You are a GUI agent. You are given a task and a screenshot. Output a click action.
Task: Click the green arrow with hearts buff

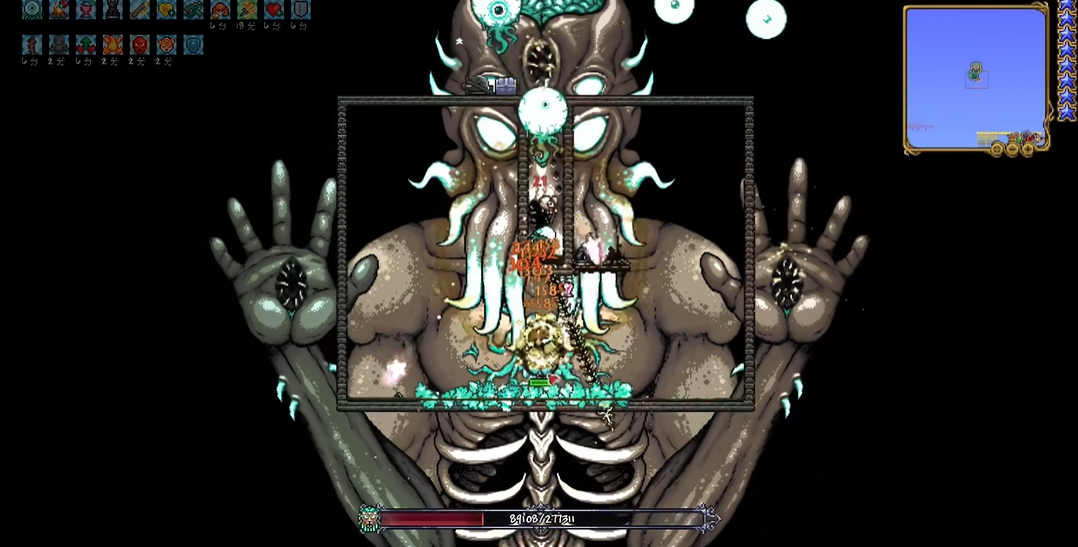click(86, 45)
